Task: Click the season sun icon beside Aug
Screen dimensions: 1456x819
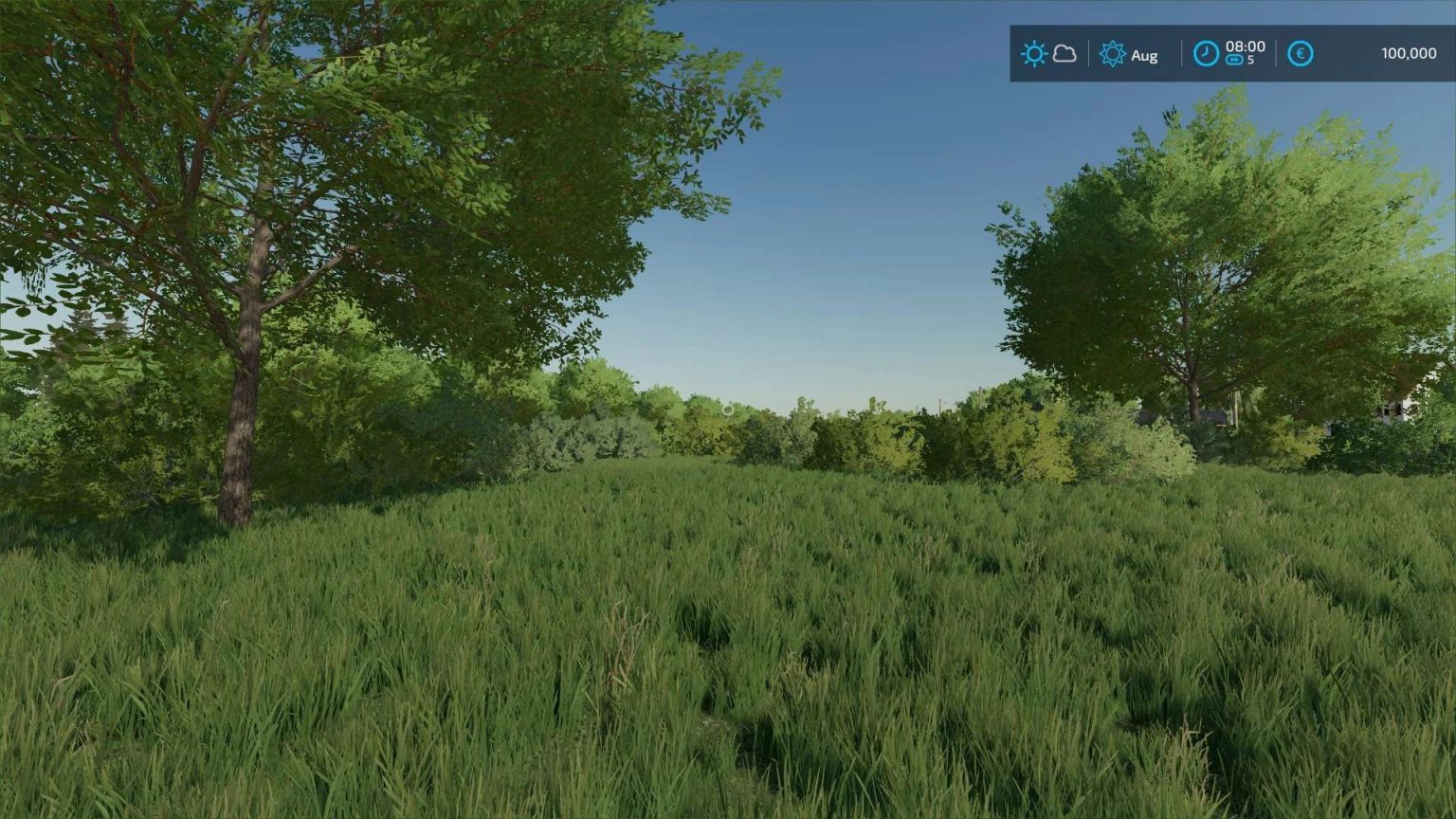Action: [1112, 54]
